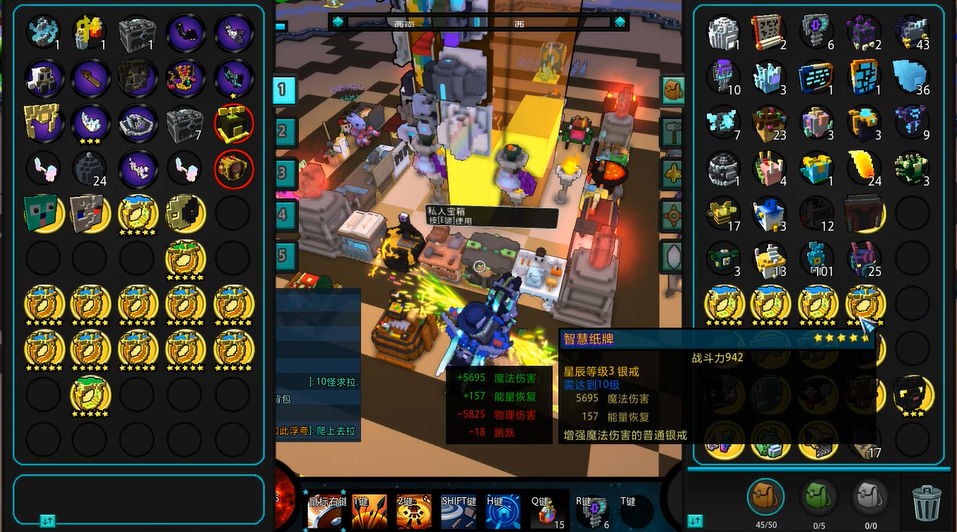Open the gray backpack tab (0/0)
This screenshot has width=957, height=532.
pos(870,496)
